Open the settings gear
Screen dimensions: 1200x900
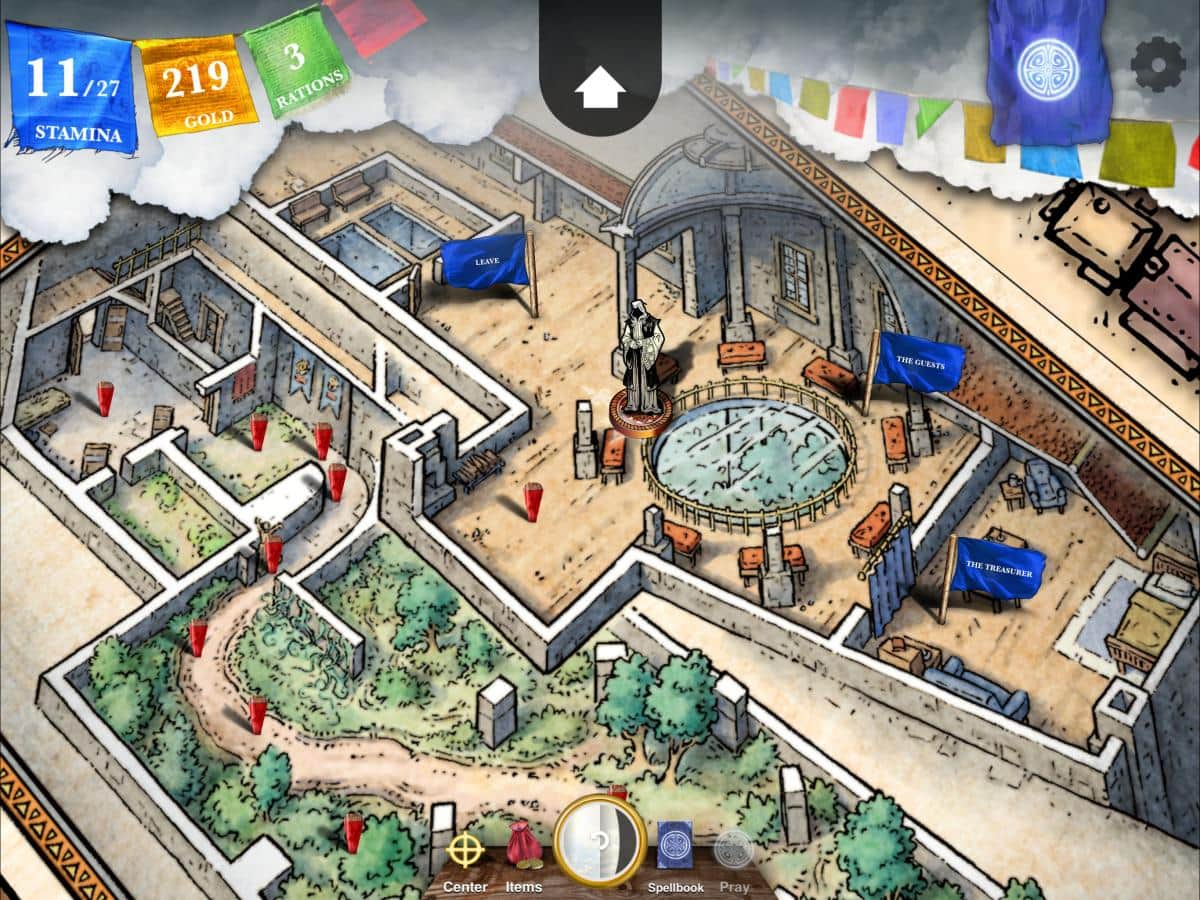point(1157,66)
